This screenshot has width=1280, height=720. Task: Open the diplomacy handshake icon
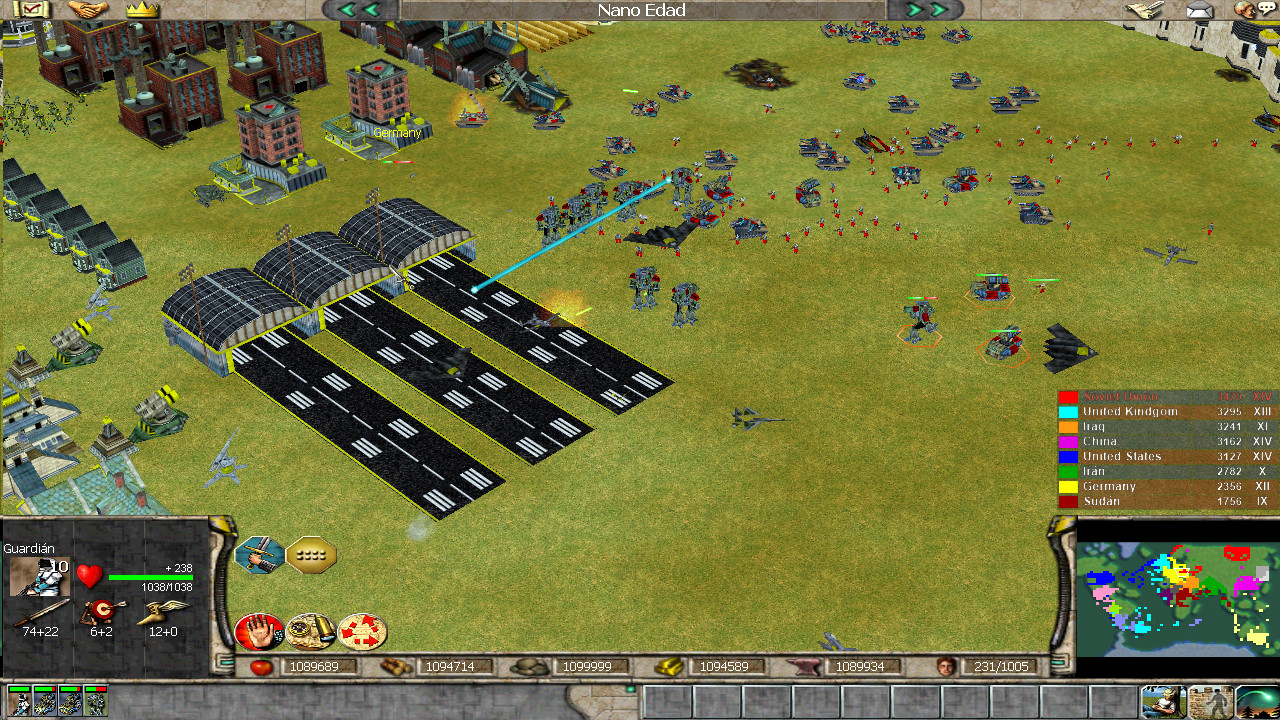coord(88,10)
